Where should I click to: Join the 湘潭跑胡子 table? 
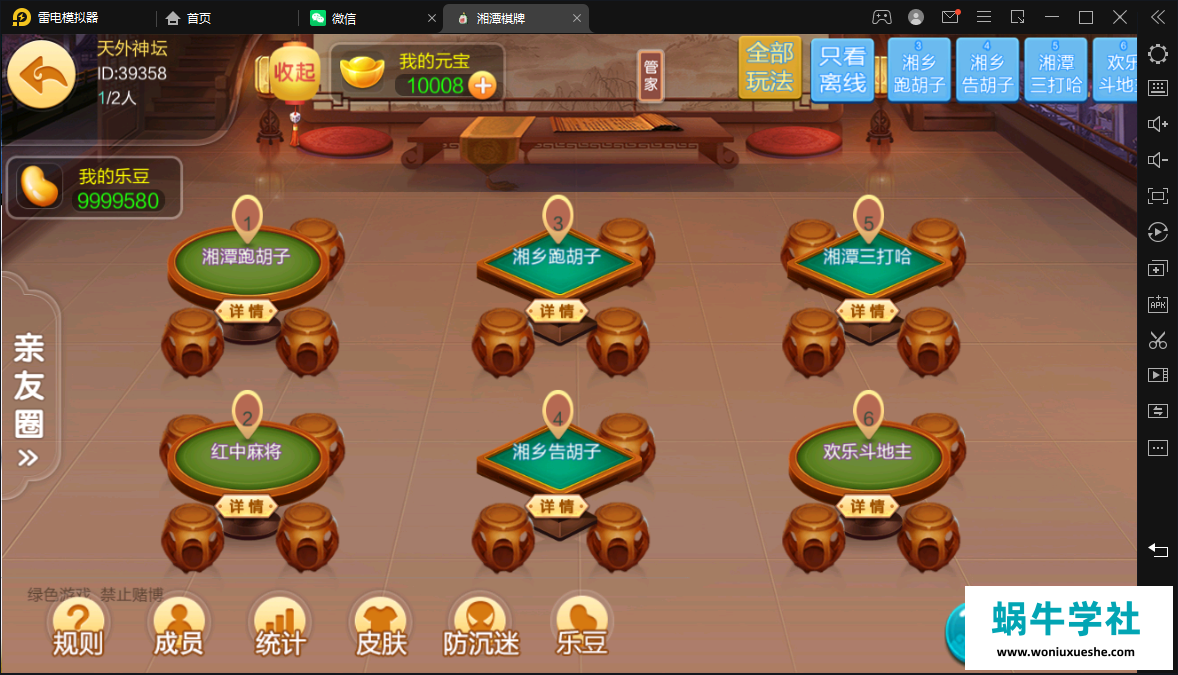click(247, 257)
